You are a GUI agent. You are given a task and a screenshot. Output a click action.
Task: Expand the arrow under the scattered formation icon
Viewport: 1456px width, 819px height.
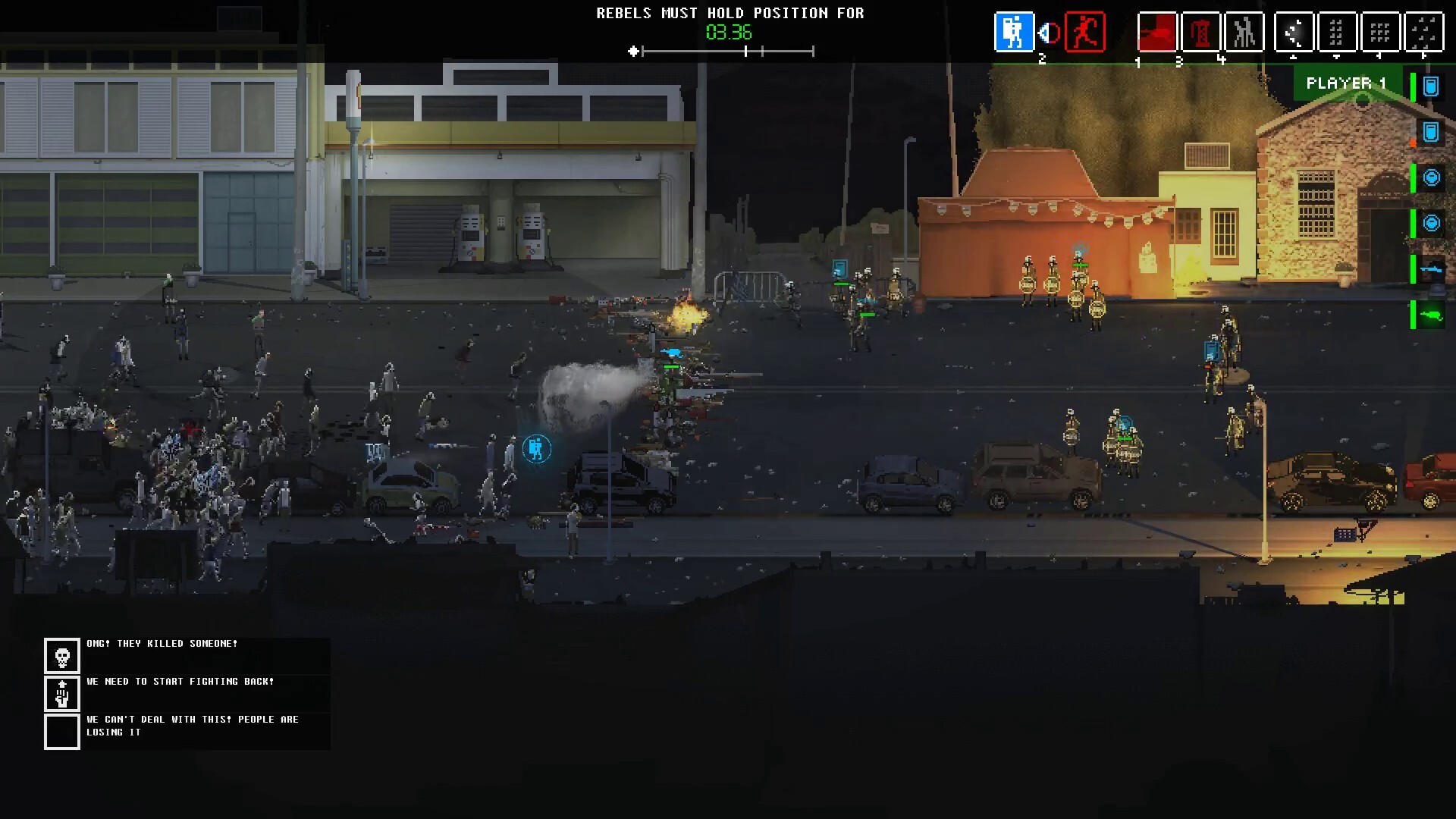click(x=1424, y=58)
